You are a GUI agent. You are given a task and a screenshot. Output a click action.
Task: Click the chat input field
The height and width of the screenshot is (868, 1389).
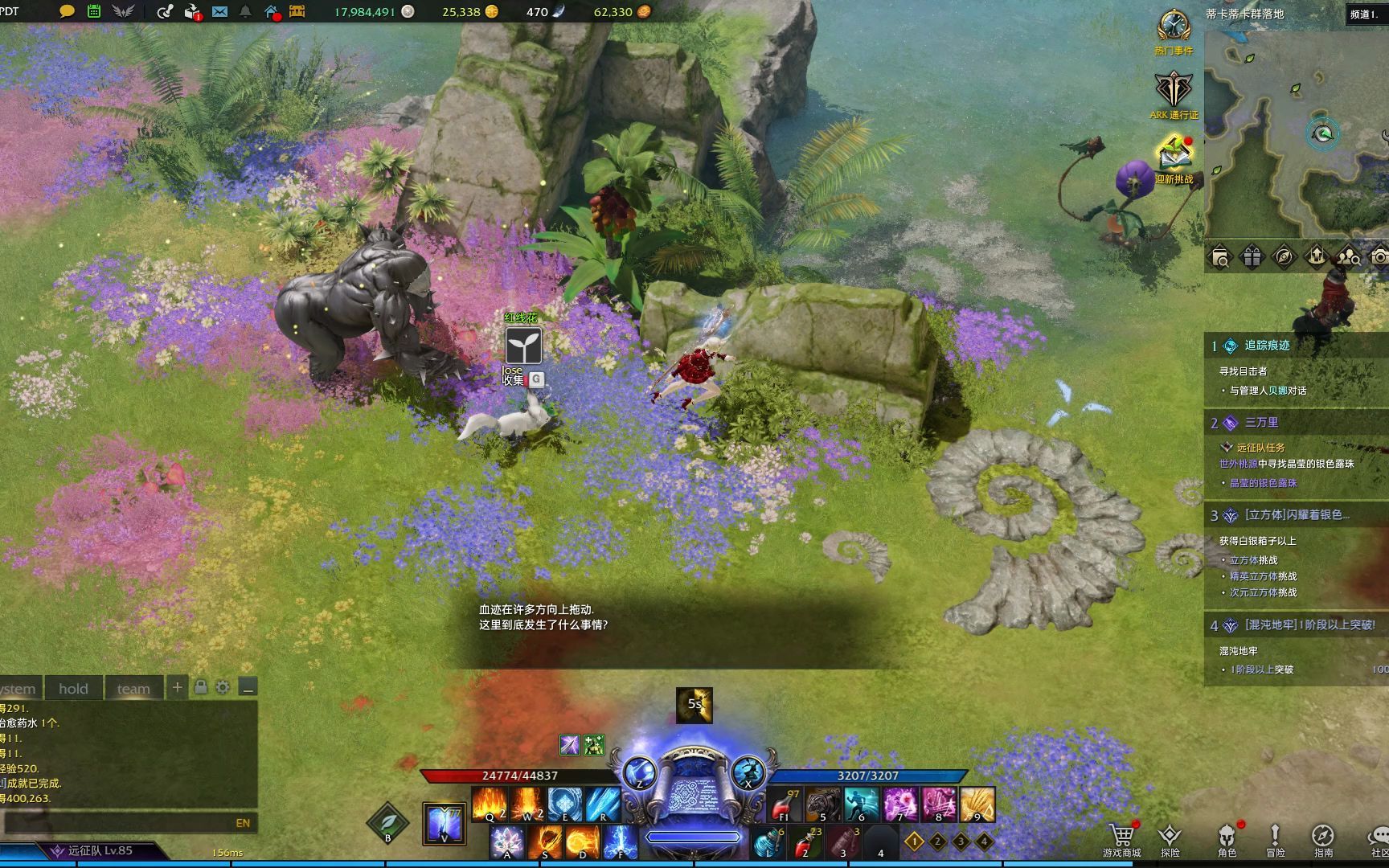click(x=121, y=823)
